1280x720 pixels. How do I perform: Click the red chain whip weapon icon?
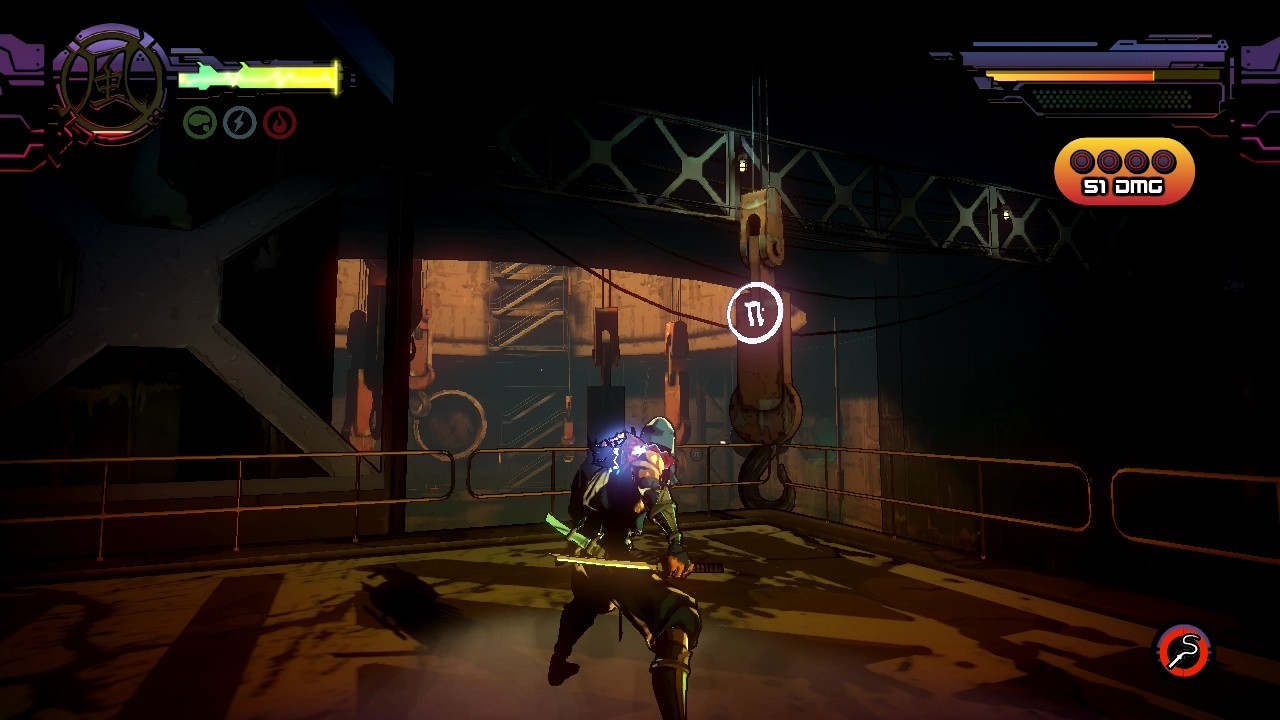click(x=1184, y=651)
